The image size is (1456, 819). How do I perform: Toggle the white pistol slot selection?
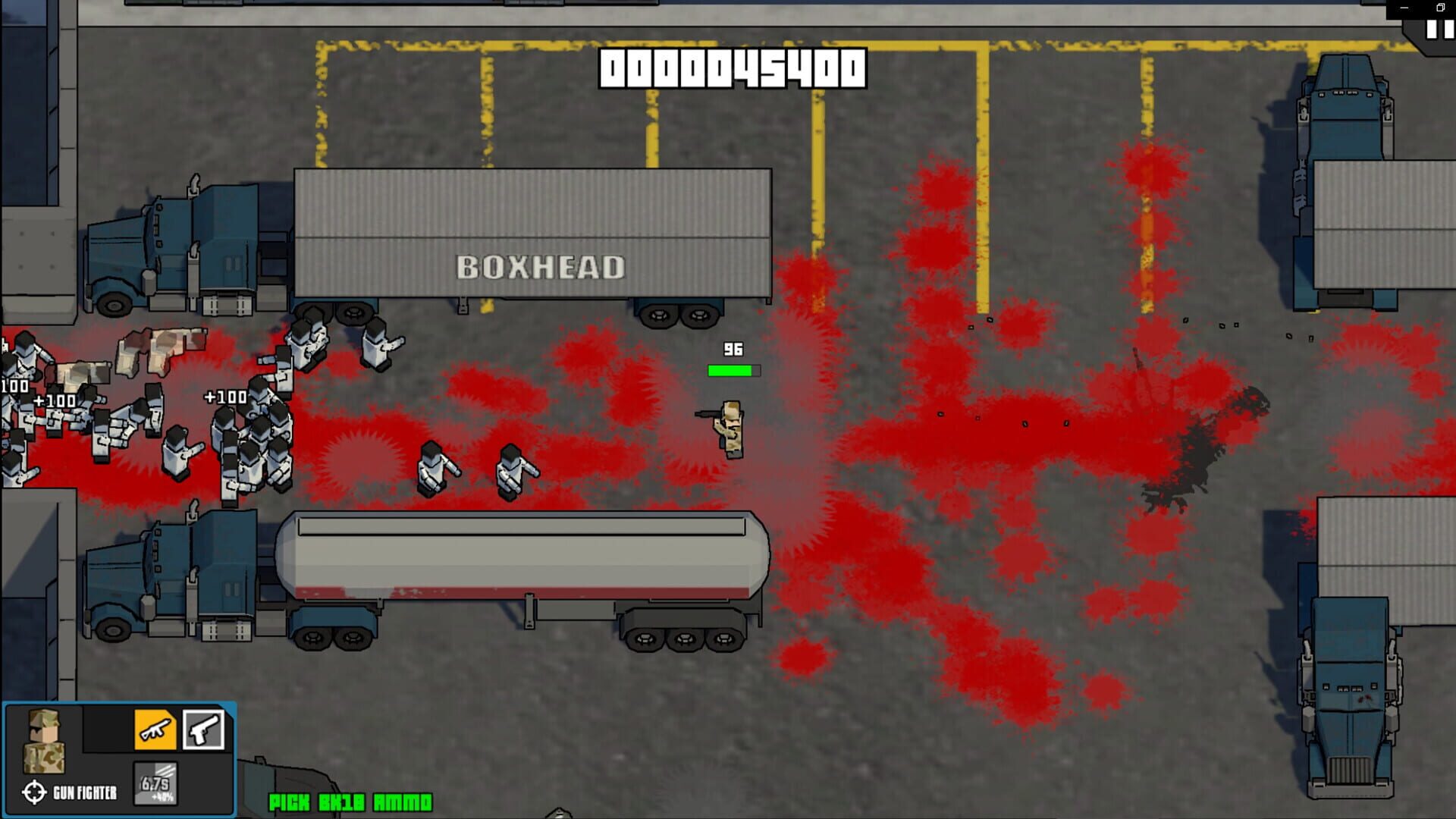(203, 730)
